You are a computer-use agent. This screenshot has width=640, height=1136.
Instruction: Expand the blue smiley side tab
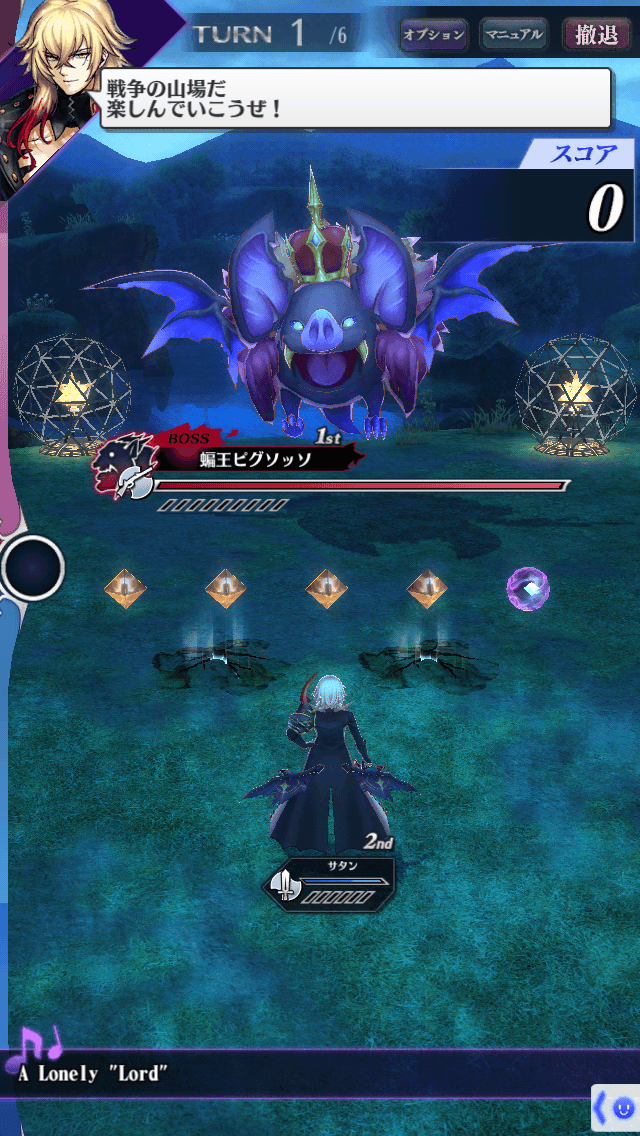pos(616,1108)
